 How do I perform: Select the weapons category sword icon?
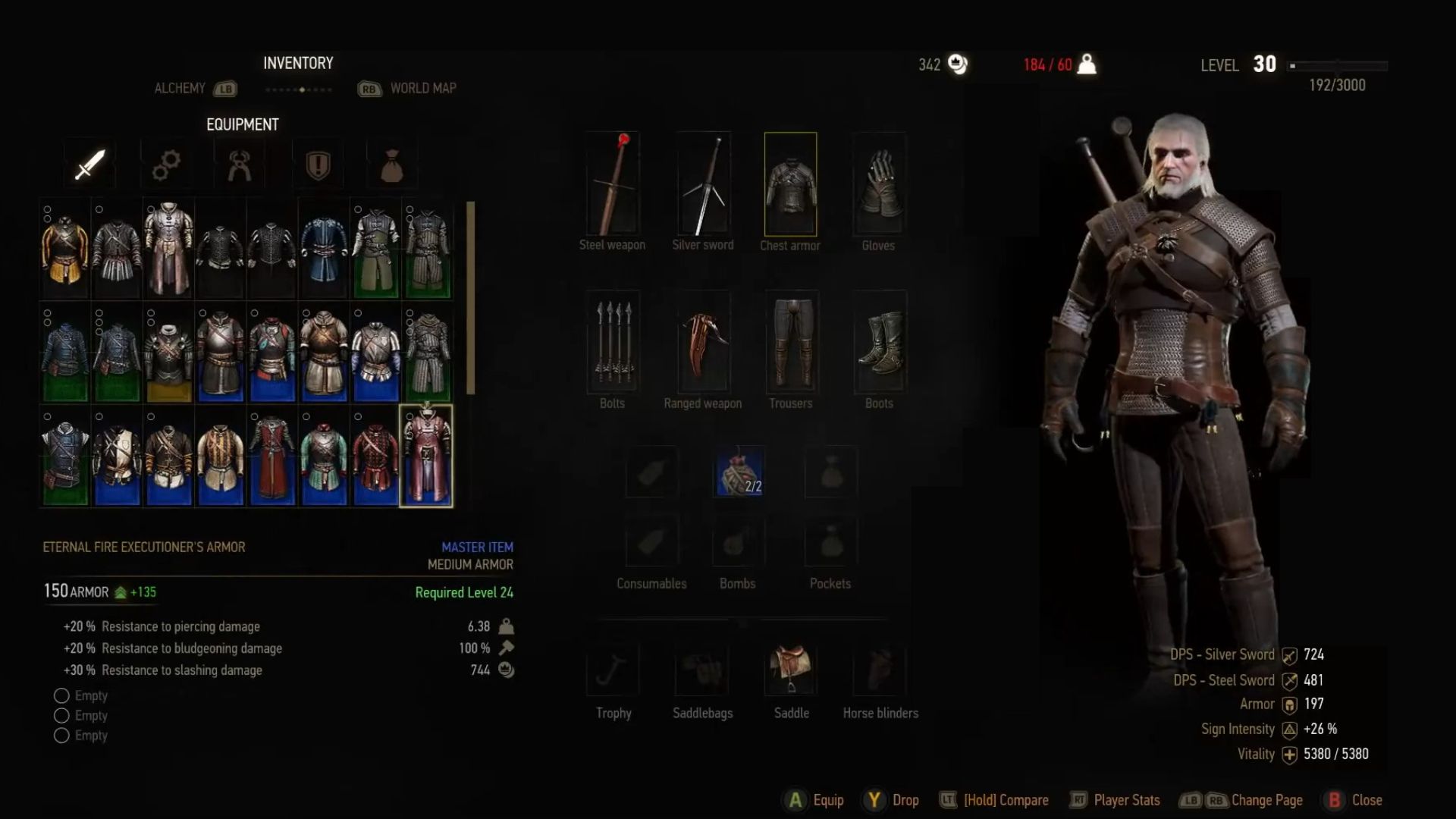tap(89, 163)
